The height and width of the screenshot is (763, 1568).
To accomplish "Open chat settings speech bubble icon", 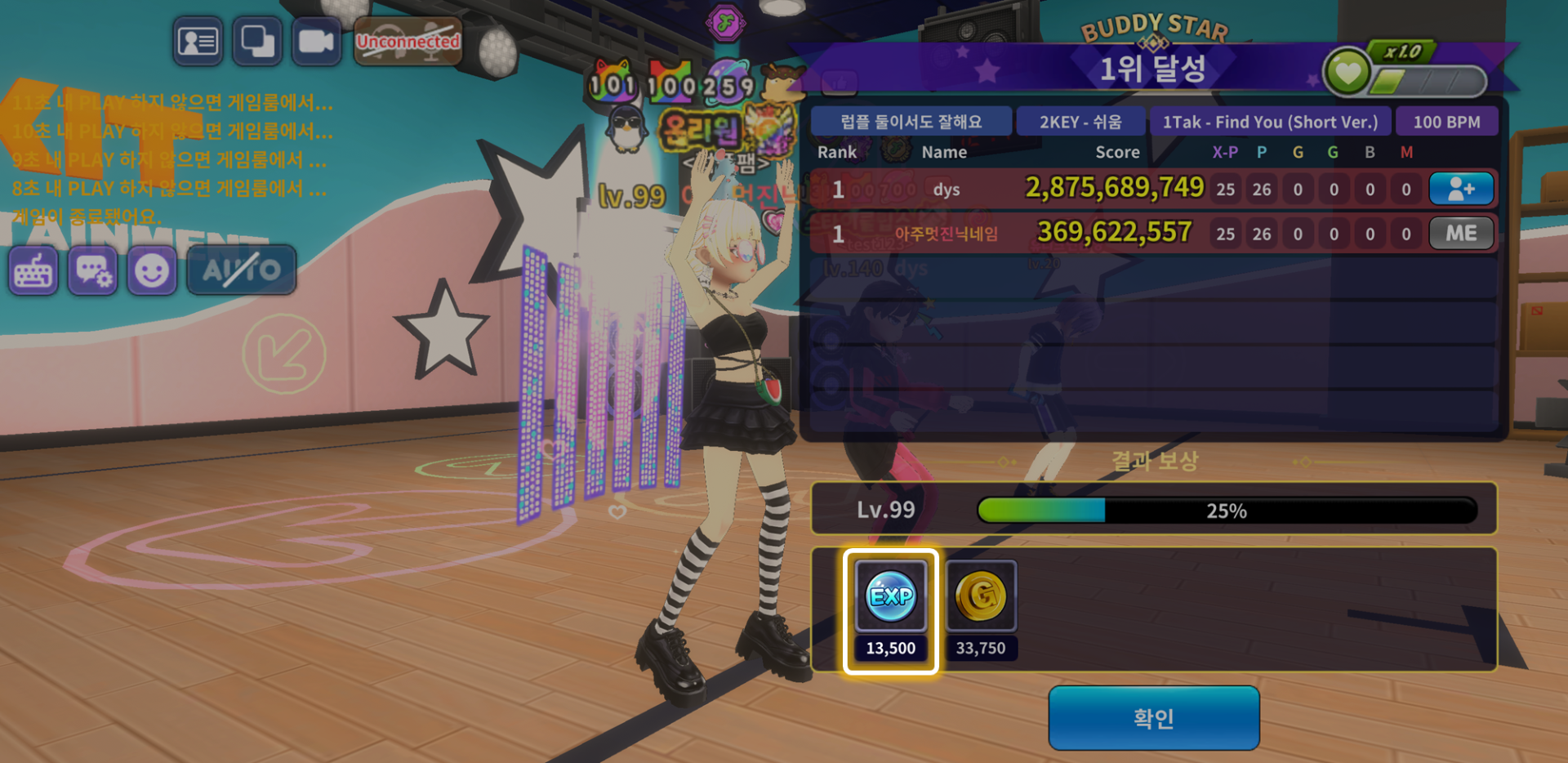I will 92,271.
